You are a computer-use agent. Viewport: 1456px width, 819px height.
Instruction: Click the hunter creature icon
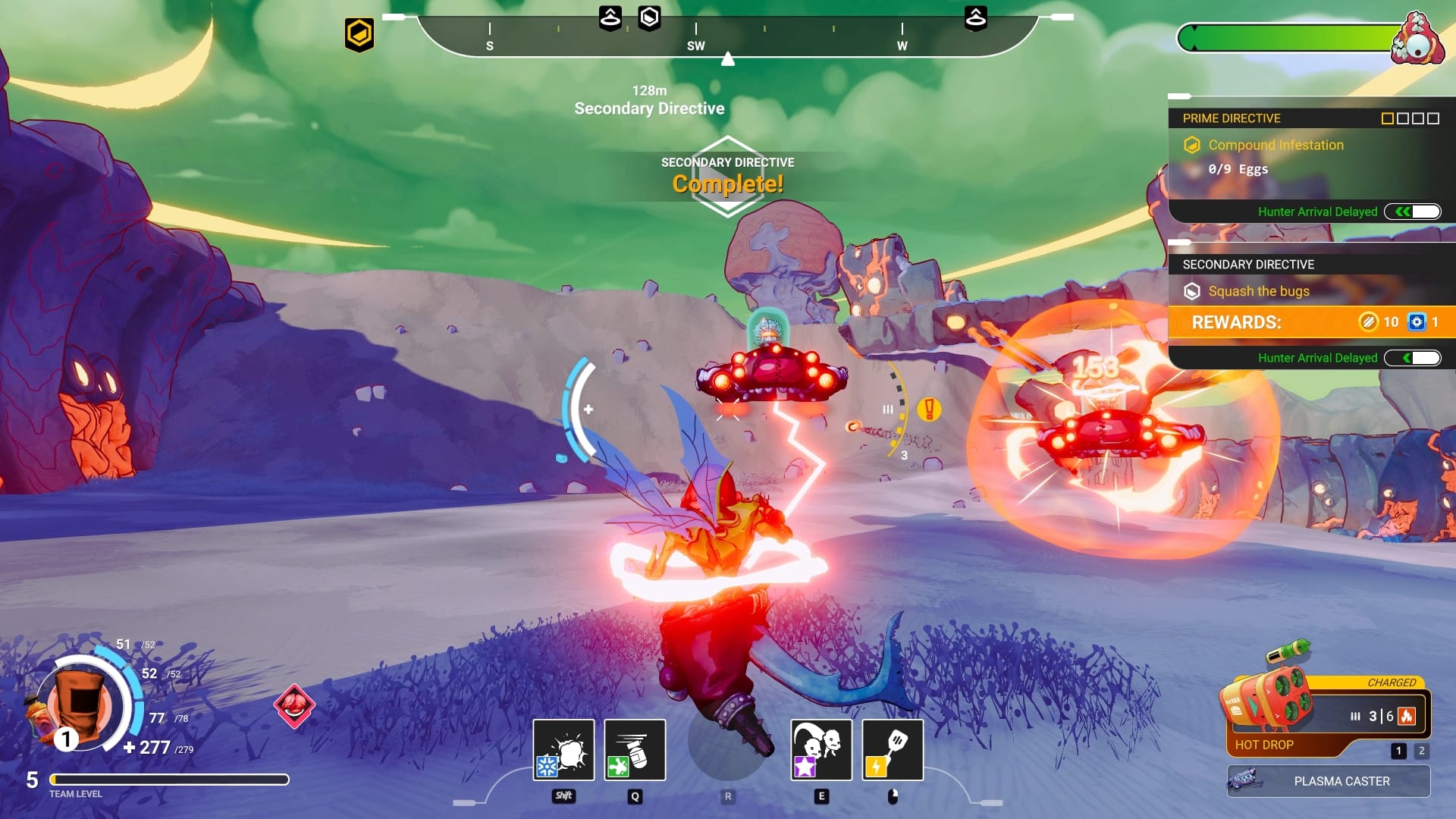pos(1417,39)
